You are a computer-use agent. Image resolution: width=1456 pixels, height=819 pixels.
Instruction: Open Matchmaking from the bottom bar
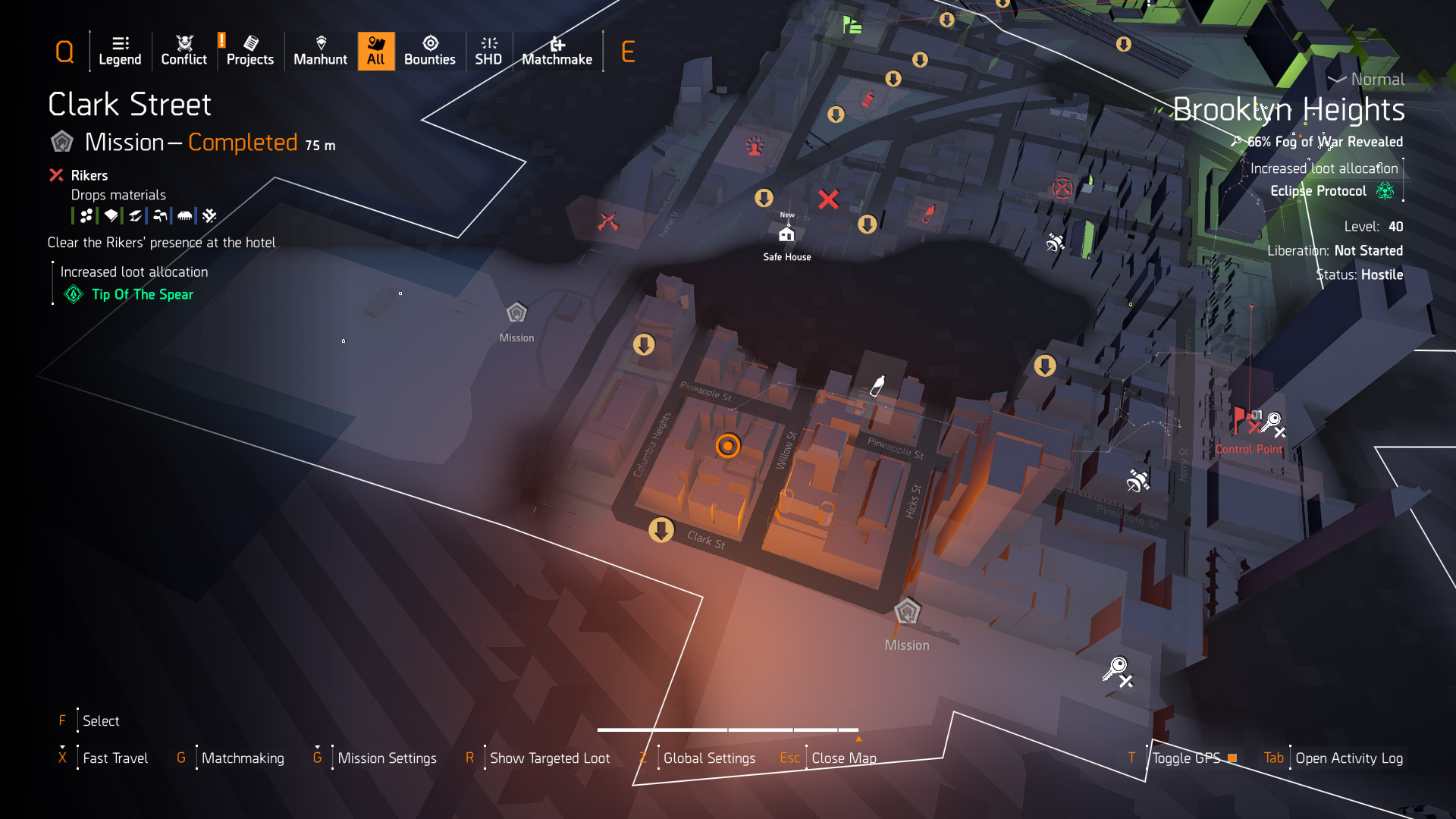tap(243, 758)
